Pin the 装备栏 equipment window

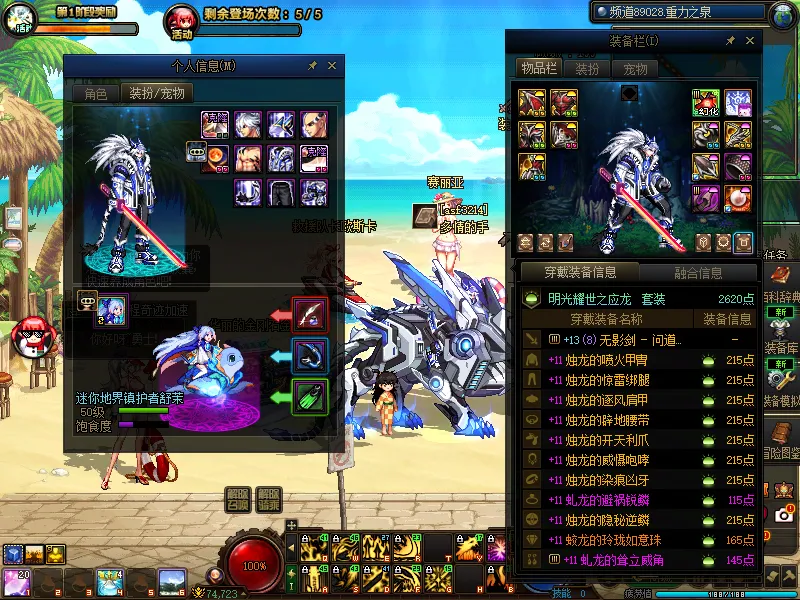tap(730, 41)
